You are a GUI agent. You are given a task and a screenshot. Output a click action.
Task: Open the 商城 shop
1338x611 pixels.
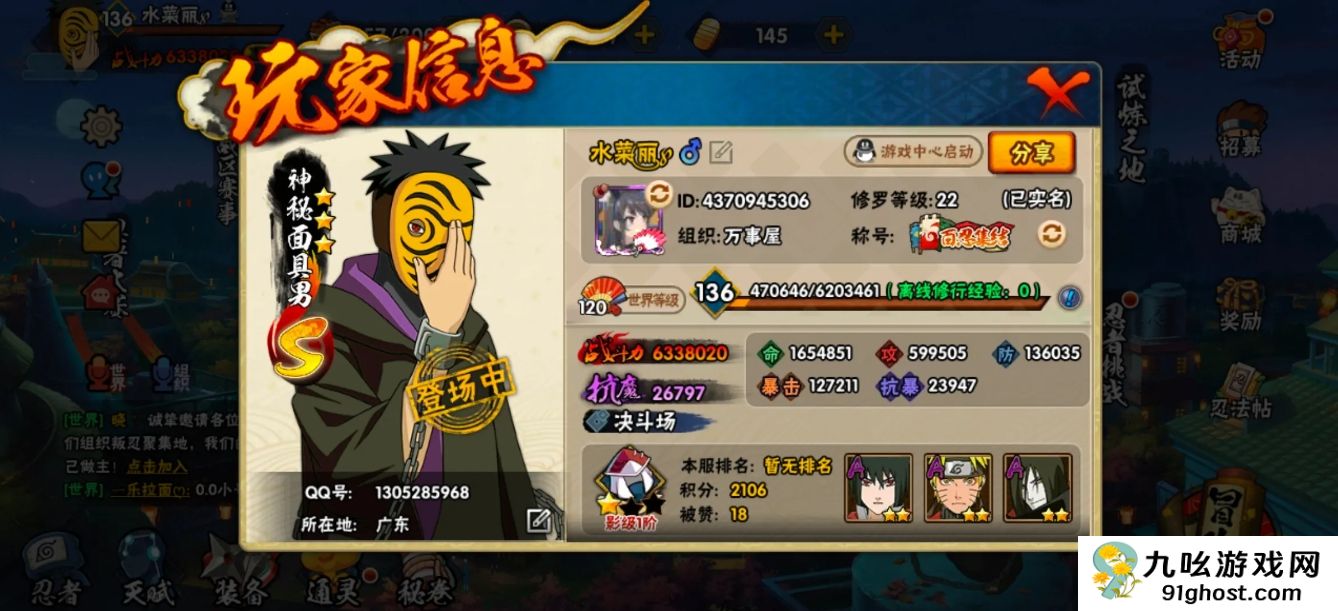click(1240, 217)
